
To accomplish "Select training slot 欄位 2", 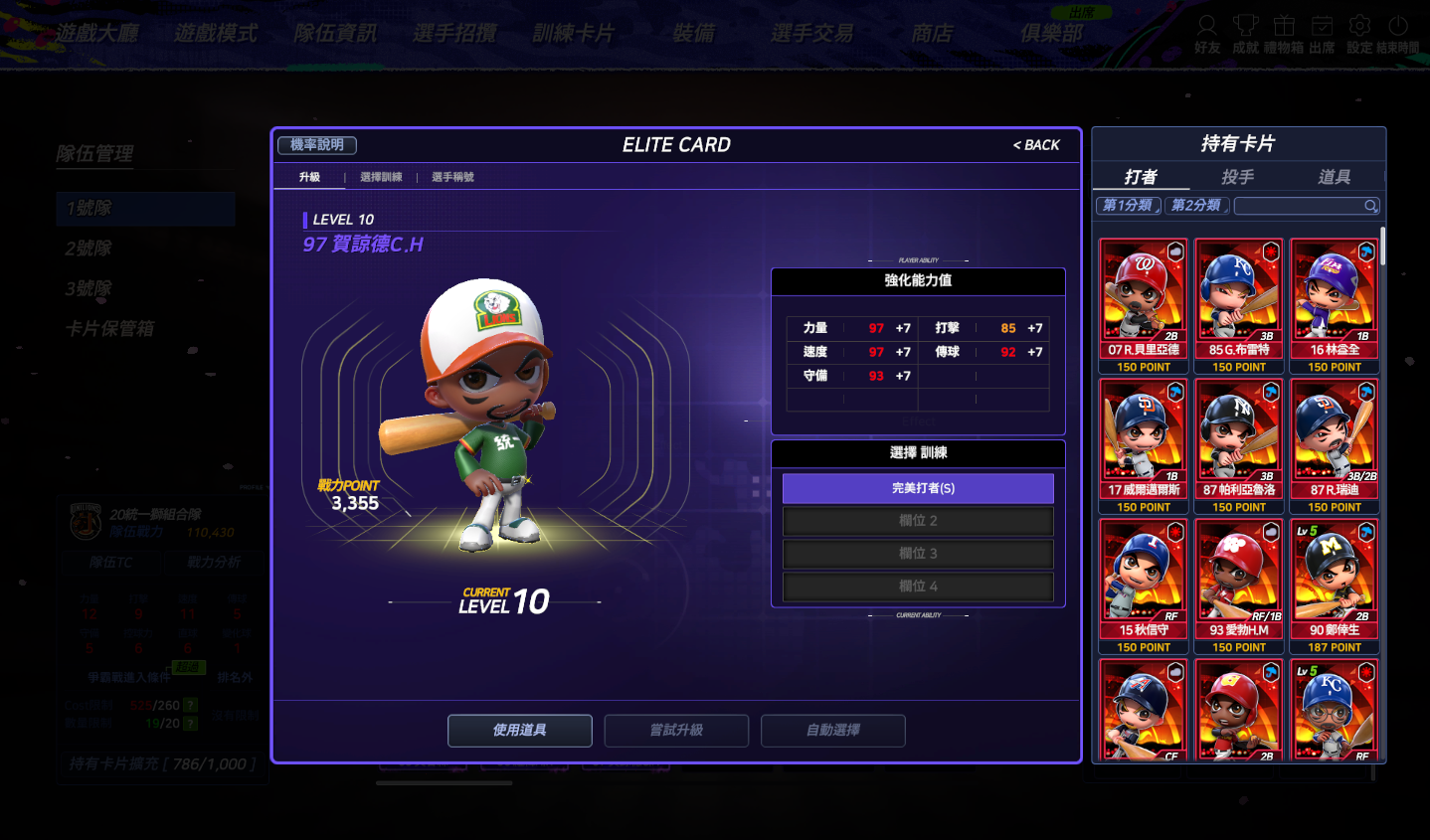I will coord(918,521).
